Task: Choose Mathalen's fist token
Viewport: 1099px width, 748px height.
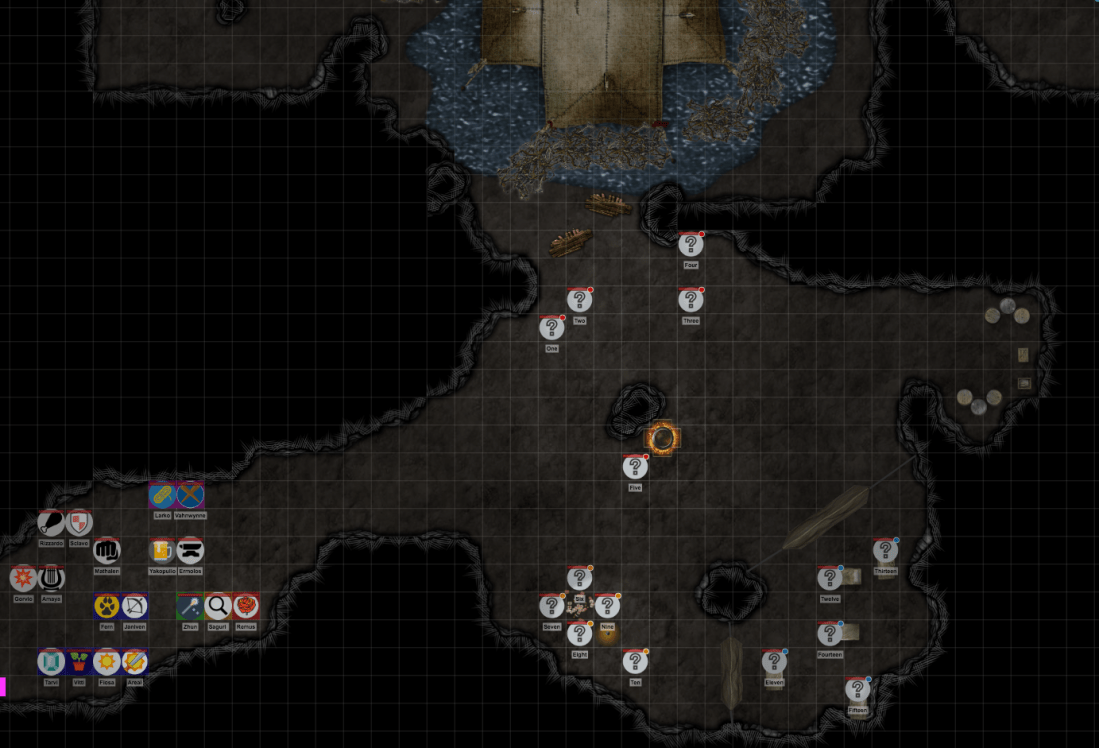Action: pos(106,550)
